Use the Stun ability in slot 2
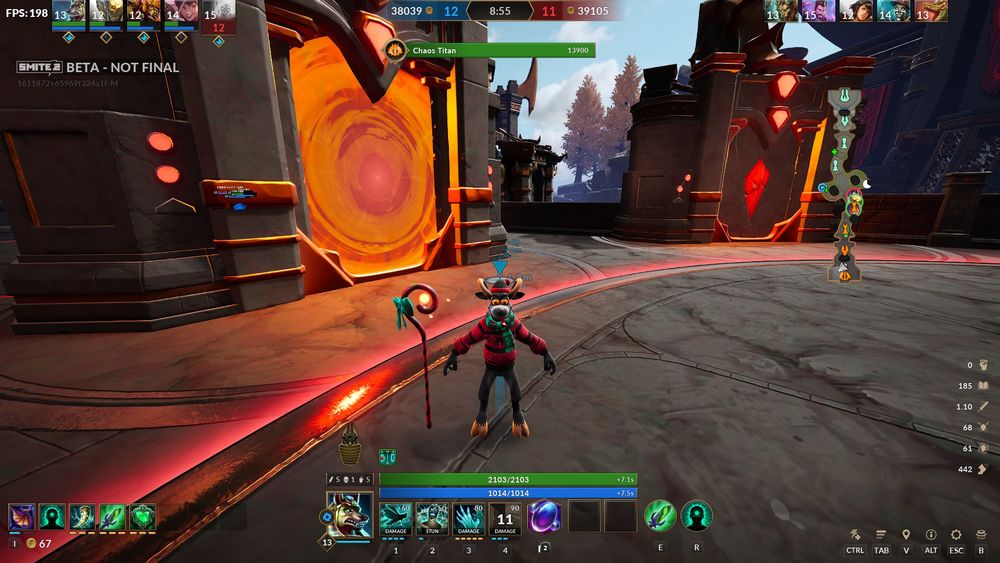Screen dimensions: 1000x563 [432, 518]
